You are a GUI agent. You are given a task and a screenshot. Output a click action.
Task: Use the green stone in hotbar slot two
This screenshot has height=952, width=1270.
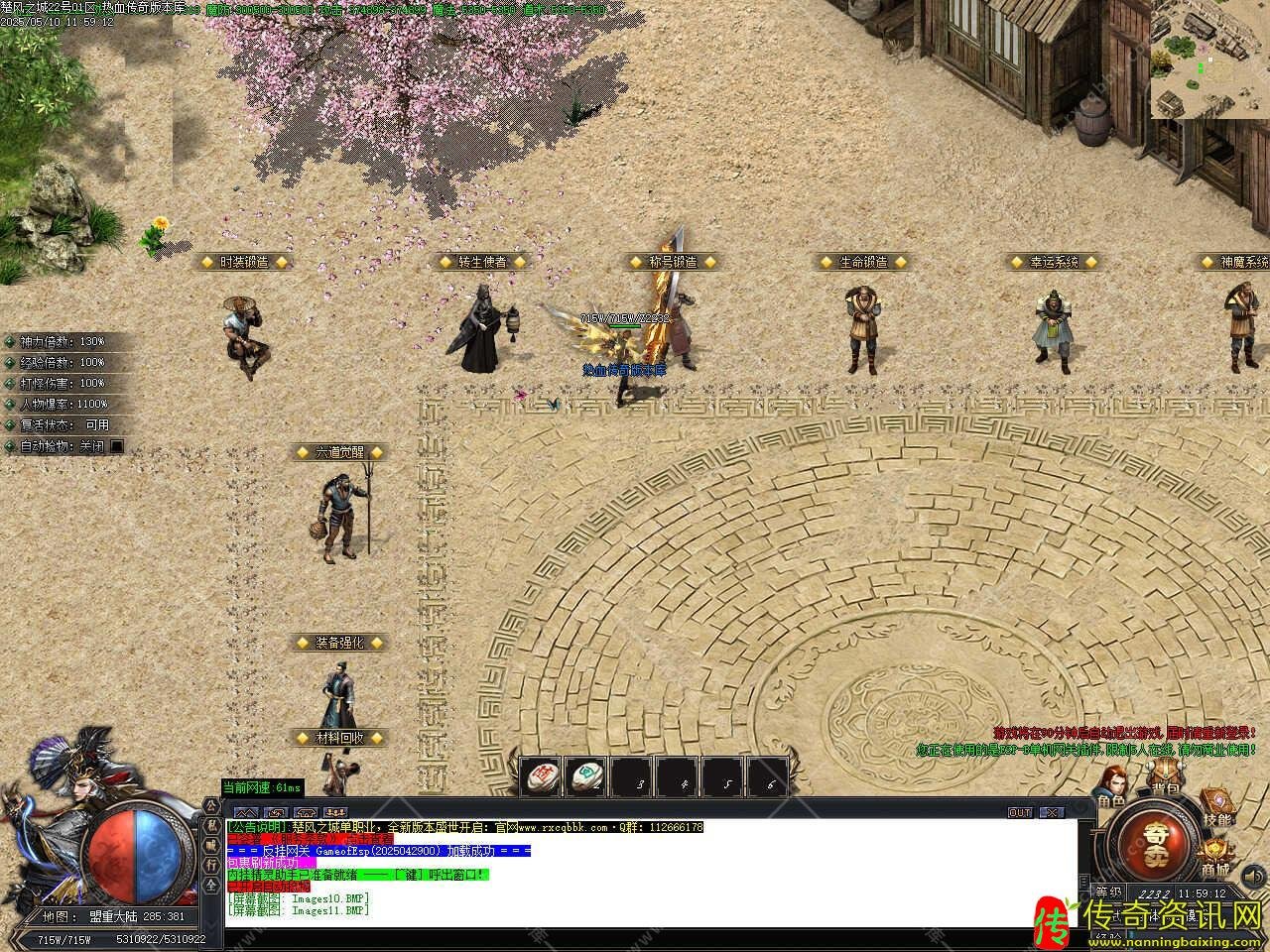point(587,776)
